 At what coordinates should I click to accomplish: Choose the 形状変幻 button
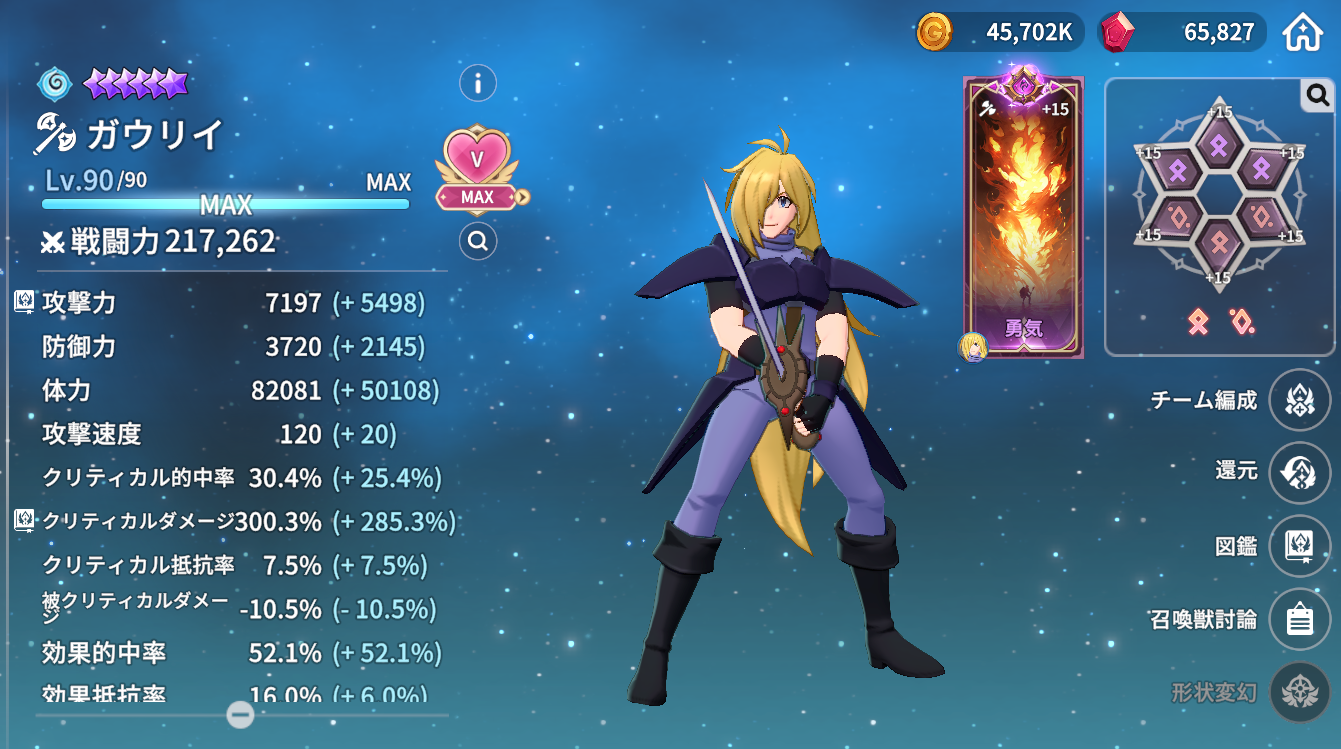point(1299,692)
